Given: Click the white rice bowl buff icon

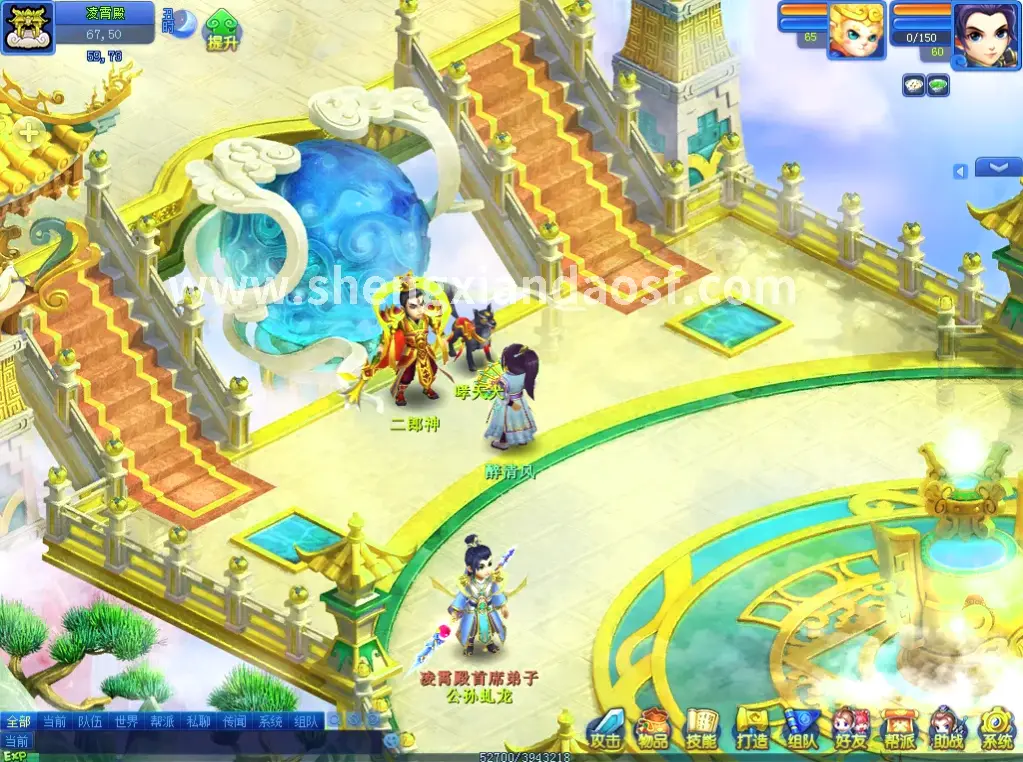Looking at the screenshot, I should 914,86.
